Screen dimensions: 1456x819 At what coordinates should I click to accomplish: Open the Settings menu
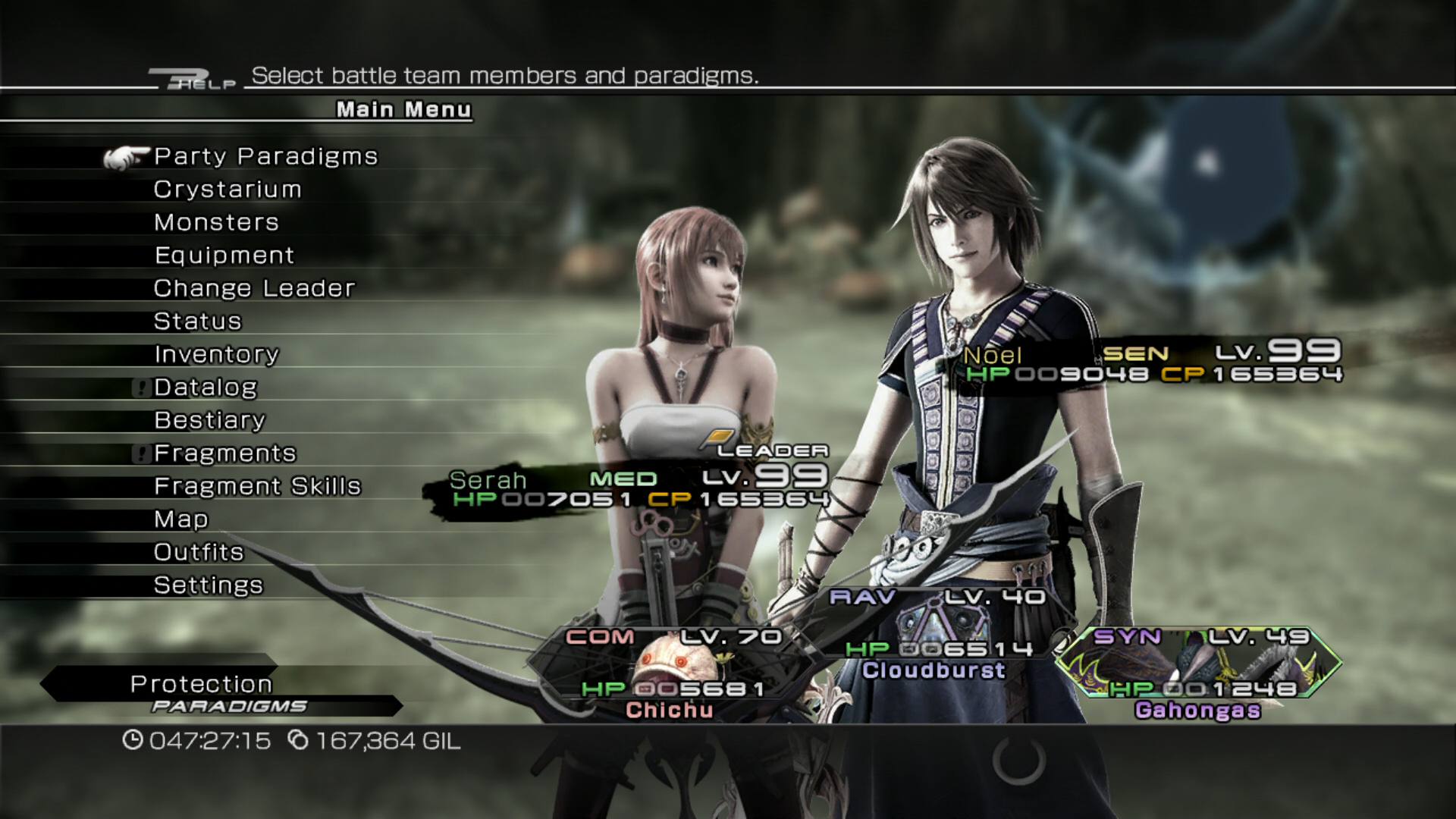click(x=209, y=585)
